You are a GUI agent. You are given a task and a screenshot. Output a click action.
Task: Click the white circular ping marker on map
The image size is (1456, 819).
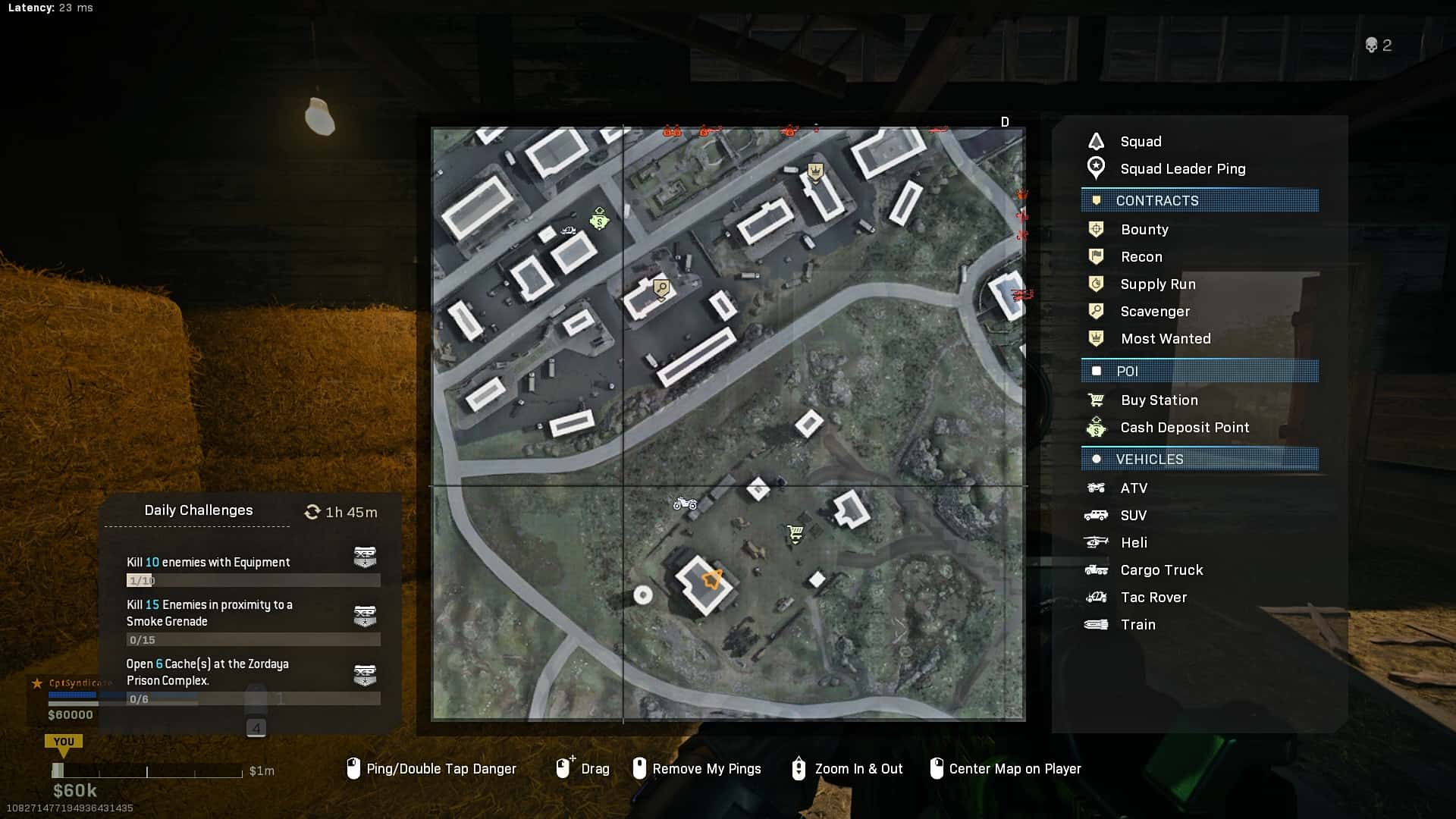(642, 595)
